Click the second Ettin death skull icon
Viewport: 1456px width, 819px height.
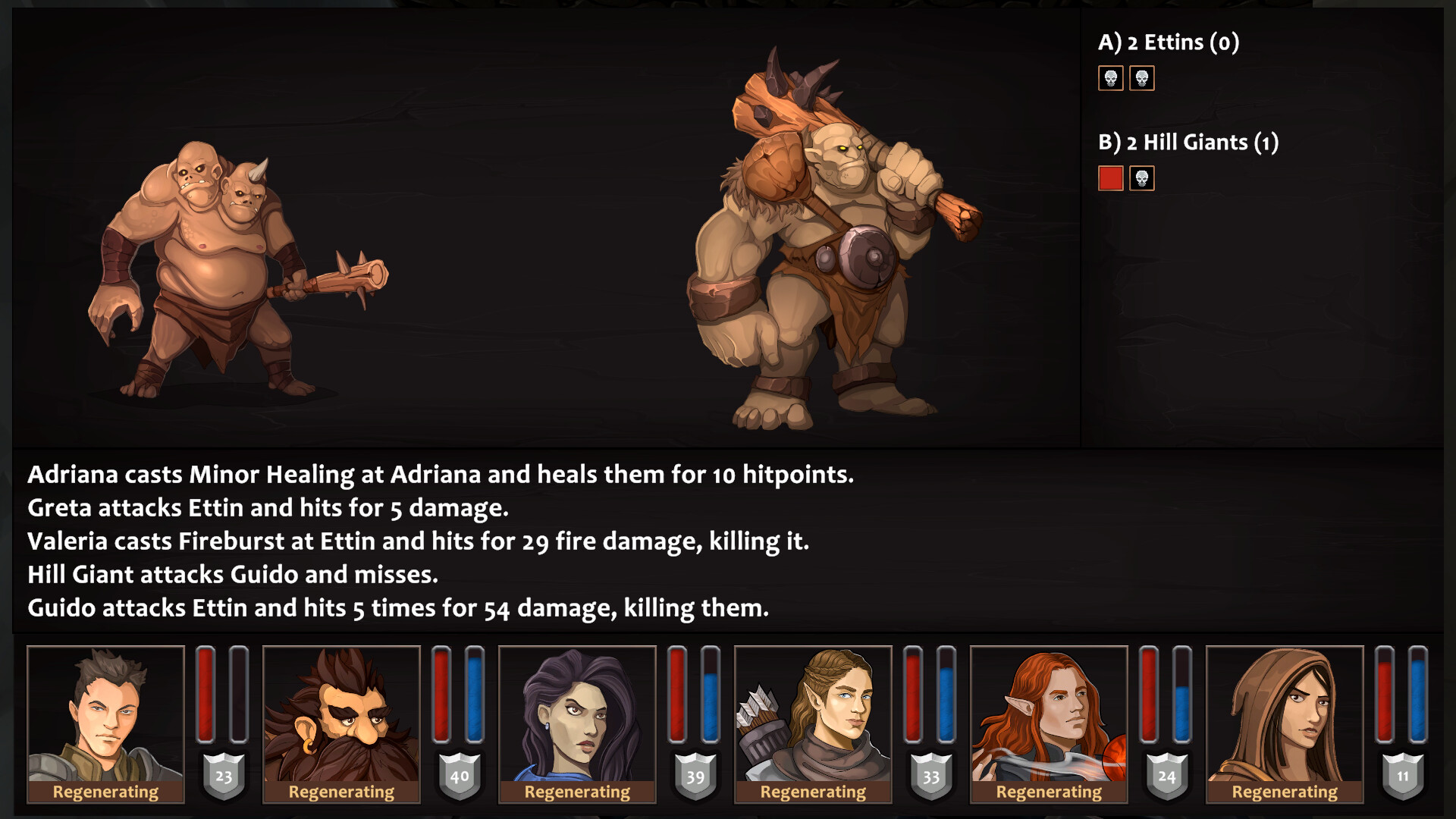[x=1142, y=79]
